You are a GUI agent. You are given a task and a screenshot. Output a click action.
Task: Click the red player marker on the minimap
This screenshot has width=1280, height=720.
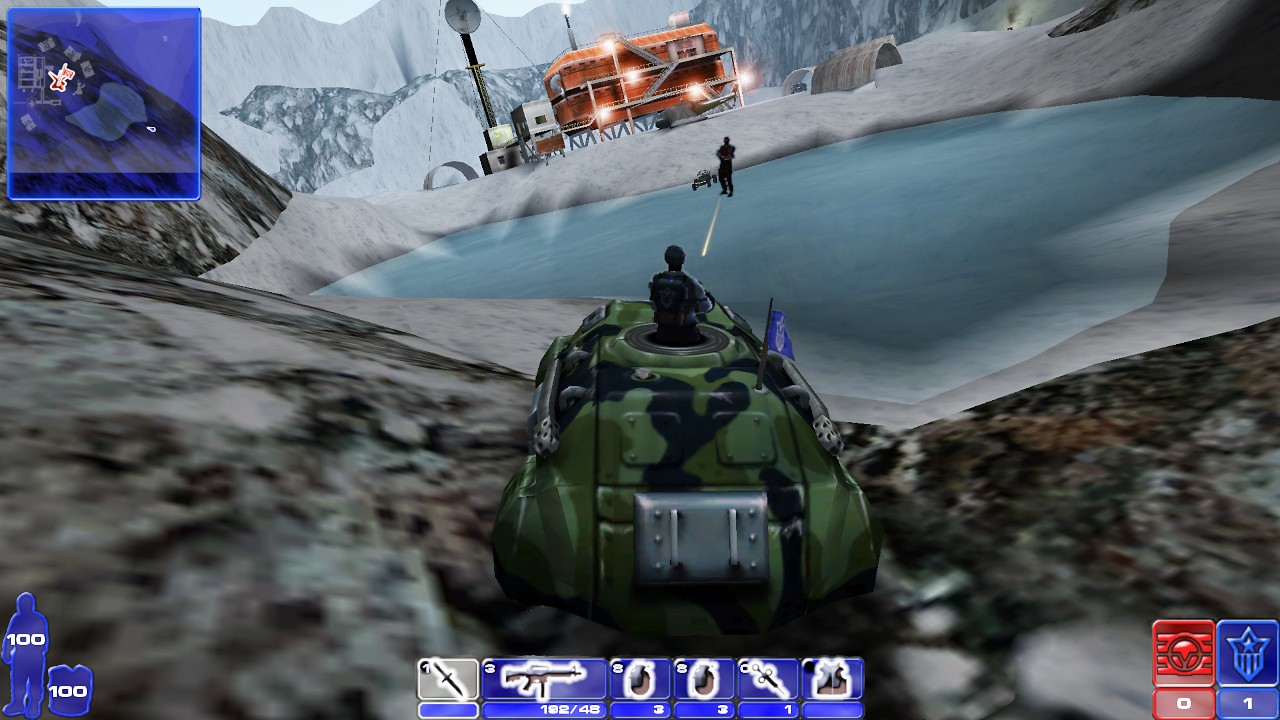pyautogui.click(x=60, y=80)
